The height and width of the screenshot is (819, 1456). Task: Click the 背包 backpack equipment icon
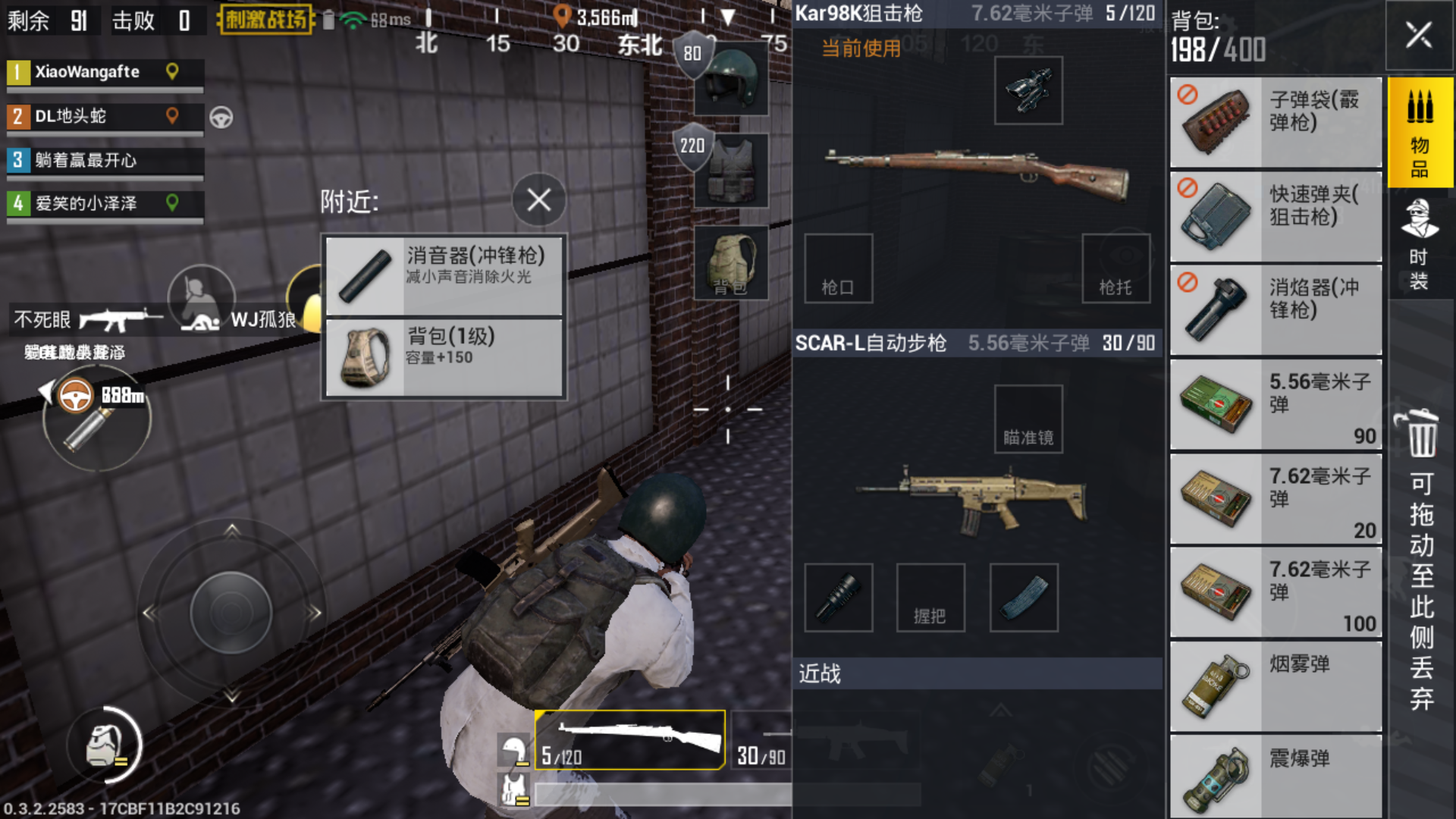(730, 262)
